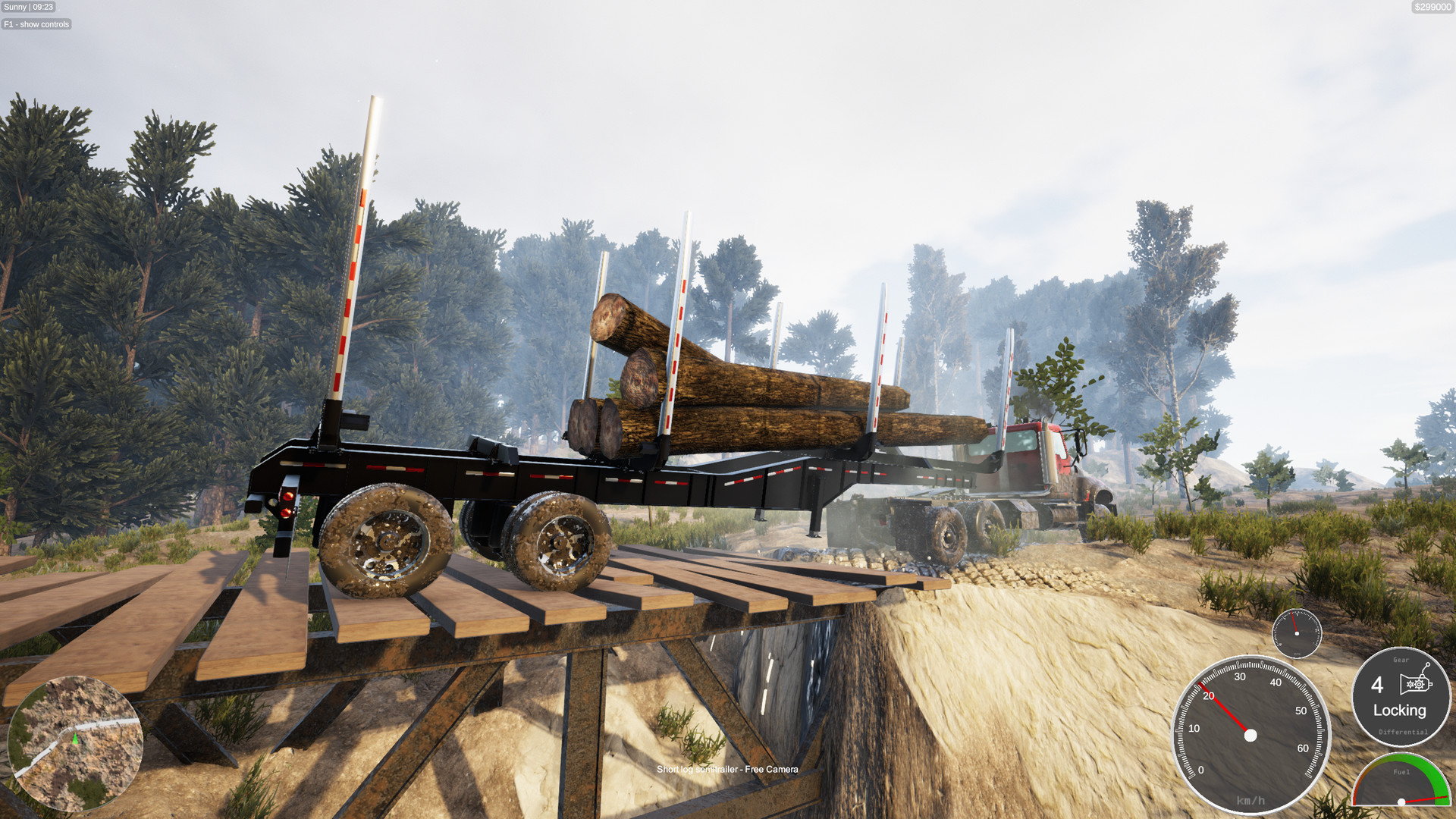1456x819 pixels.
Task: Click the weather icon area showing Sunny
Action: (14, 8)
